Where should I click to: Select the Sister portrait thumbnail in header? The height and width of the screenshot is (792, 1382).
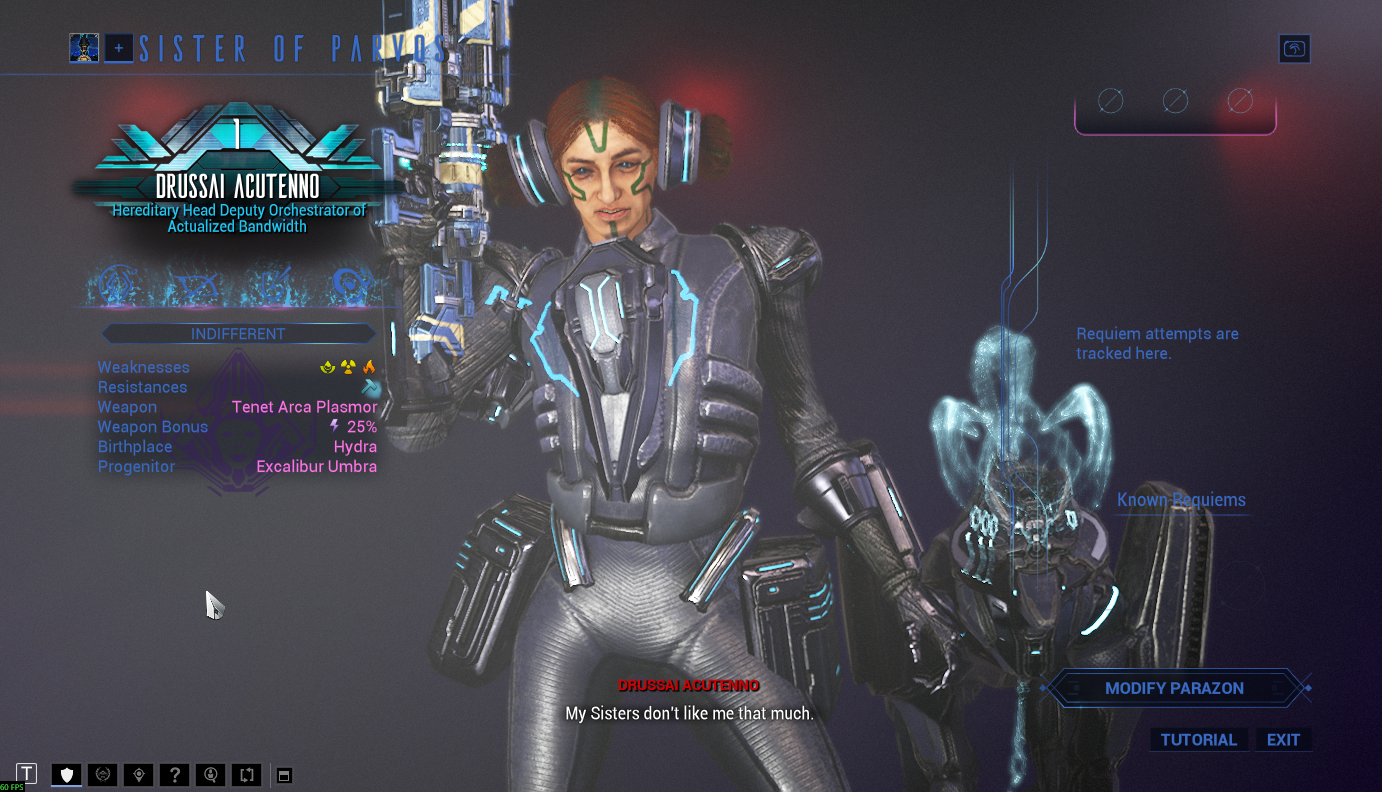click(84, 47)
